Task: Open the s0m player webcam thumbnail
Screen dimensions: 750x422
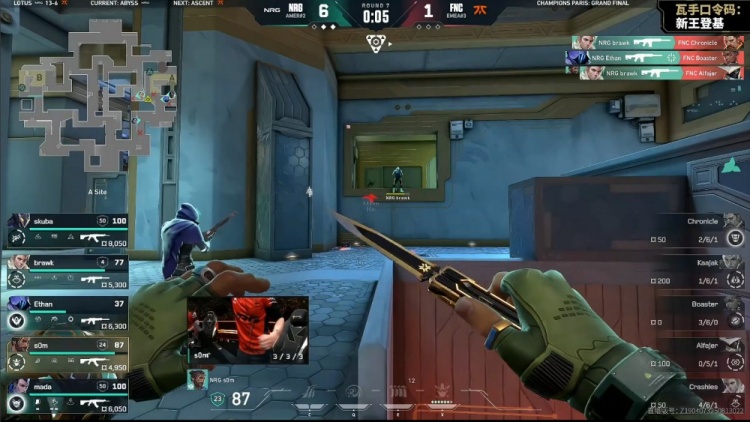Action: point(247,329)
